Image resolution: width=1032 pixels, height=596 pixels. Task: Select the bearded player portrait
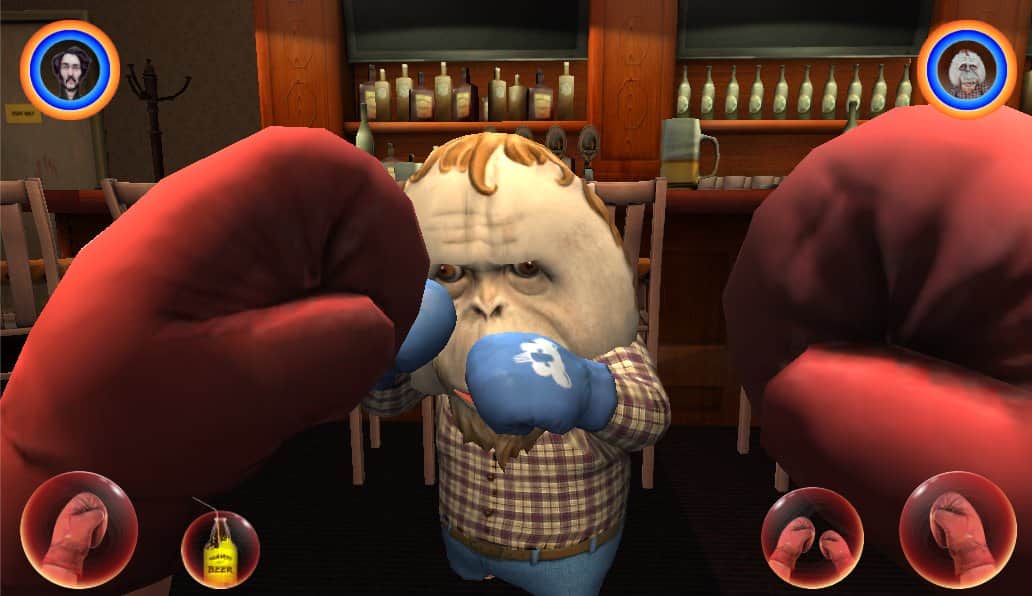pos(70,69)
